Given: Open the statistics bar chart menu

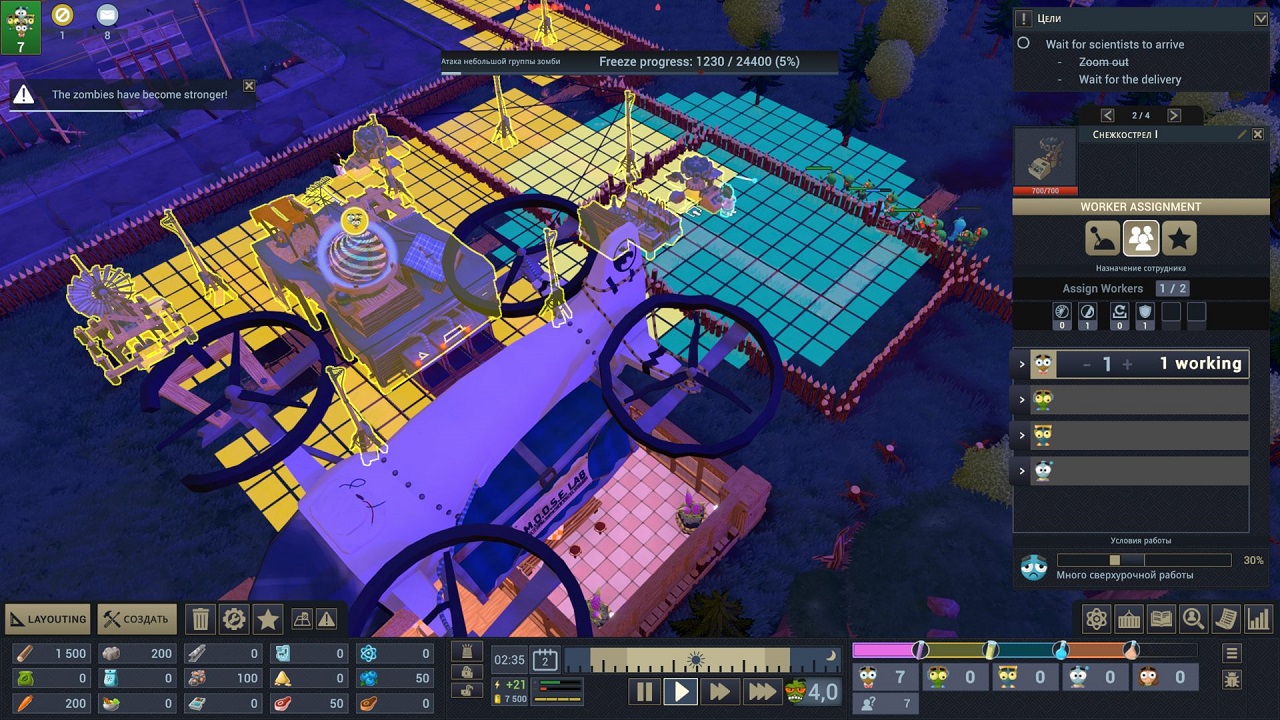Looking at the screenshot, I should pos(1258,620).
